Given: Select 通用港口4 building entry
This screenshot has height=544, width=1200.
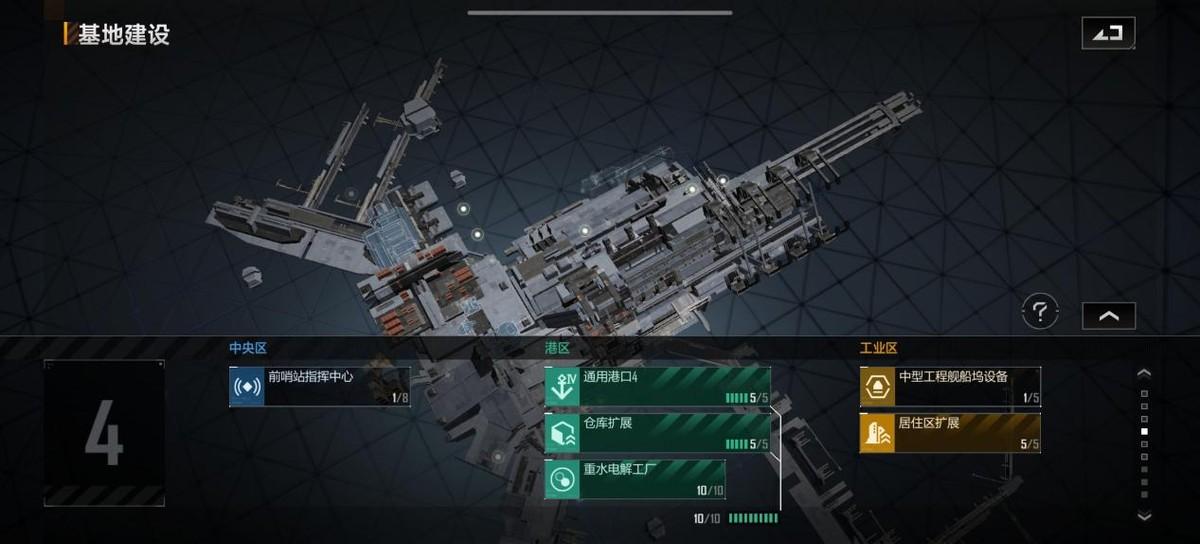Looking at the screenshot, I should [x=658, y=387].
